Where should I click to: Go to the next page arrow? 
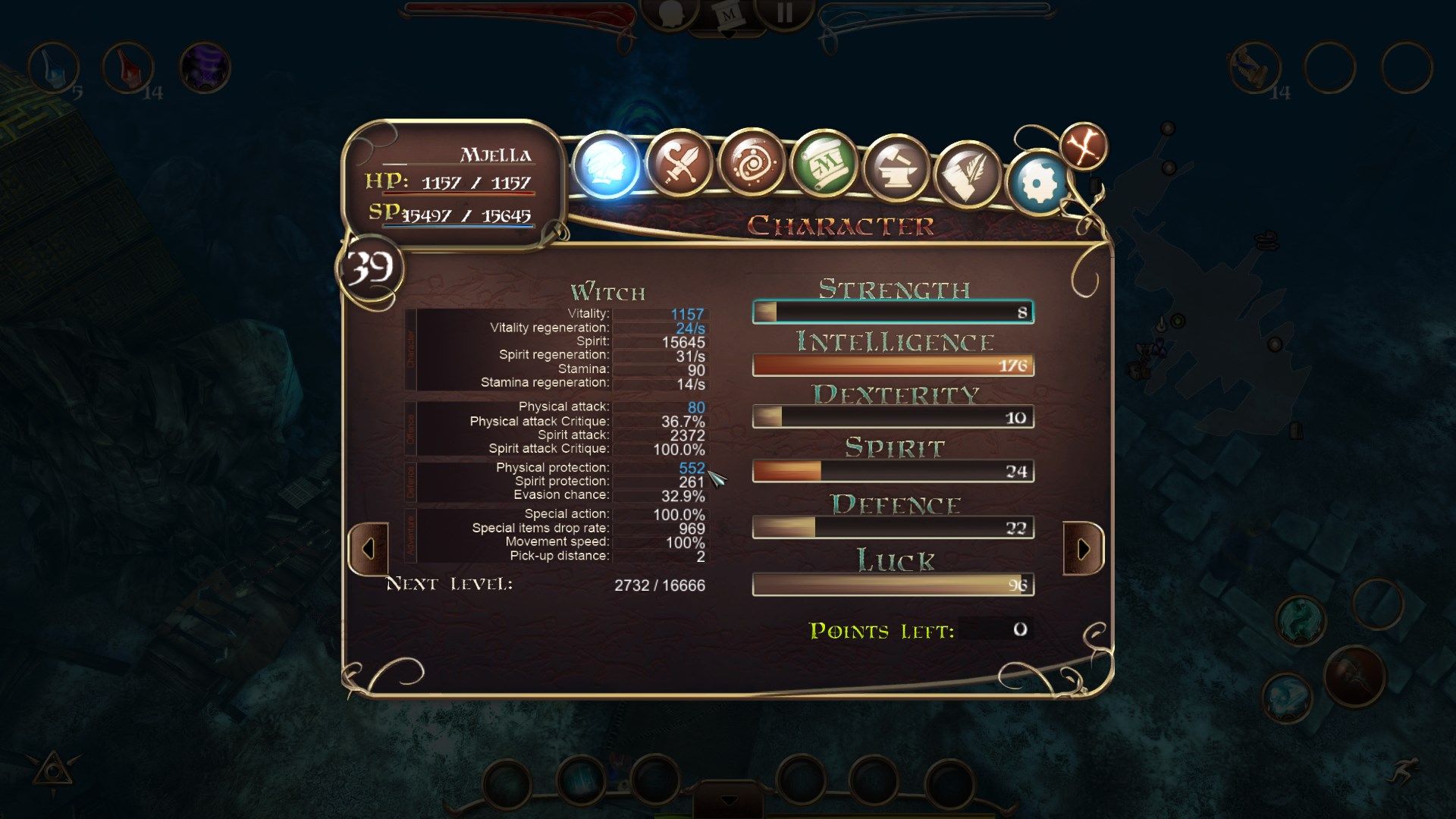[x=1083, y=548]
